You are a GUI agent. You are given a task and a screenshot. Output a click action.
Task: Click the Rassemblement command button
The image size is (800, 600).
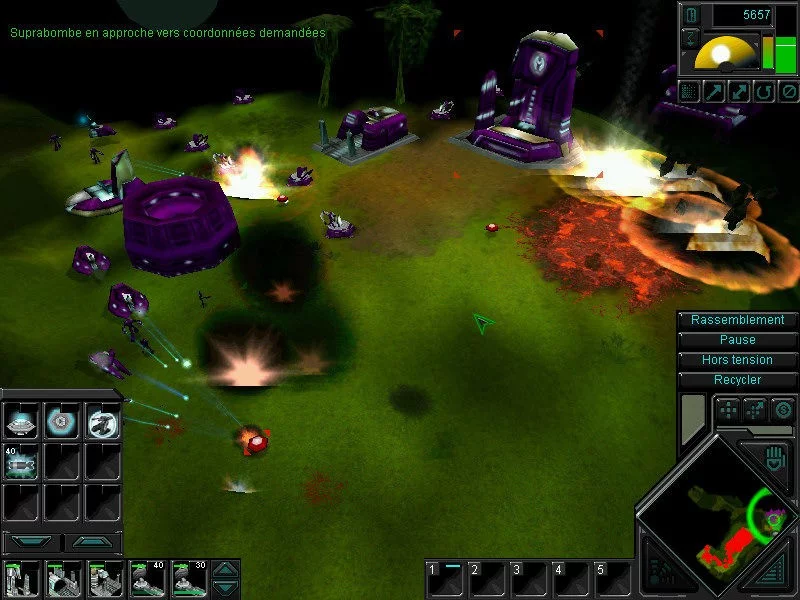(738, 320)
